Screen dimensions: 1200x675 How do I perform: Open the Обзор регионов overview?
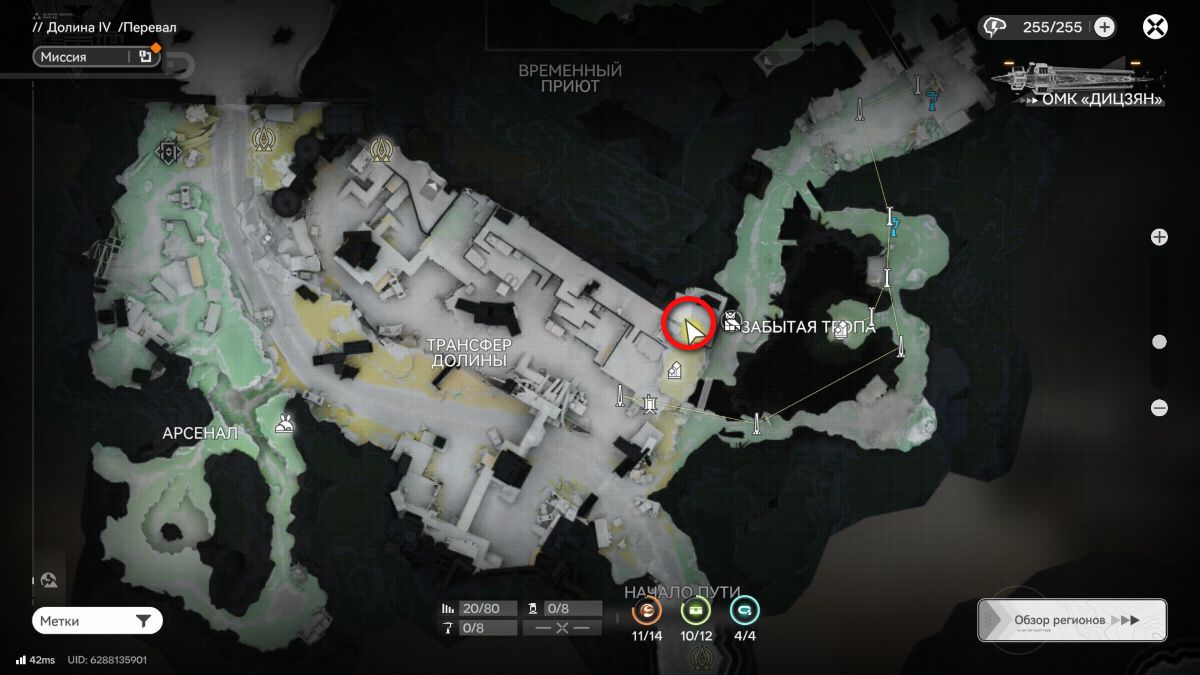click(x=1072, y=620)
